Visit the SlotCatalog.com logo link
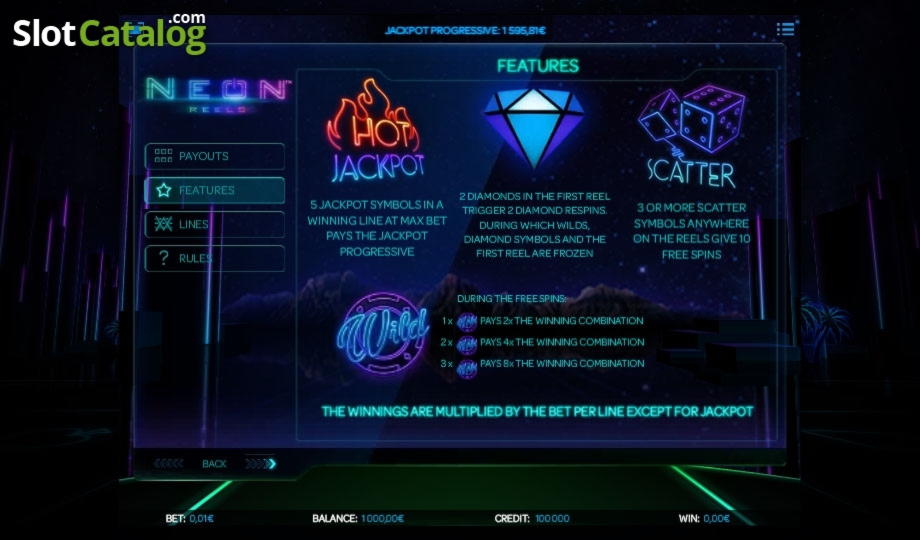This screenshot has width=920, height=540. tap(109, 33)
